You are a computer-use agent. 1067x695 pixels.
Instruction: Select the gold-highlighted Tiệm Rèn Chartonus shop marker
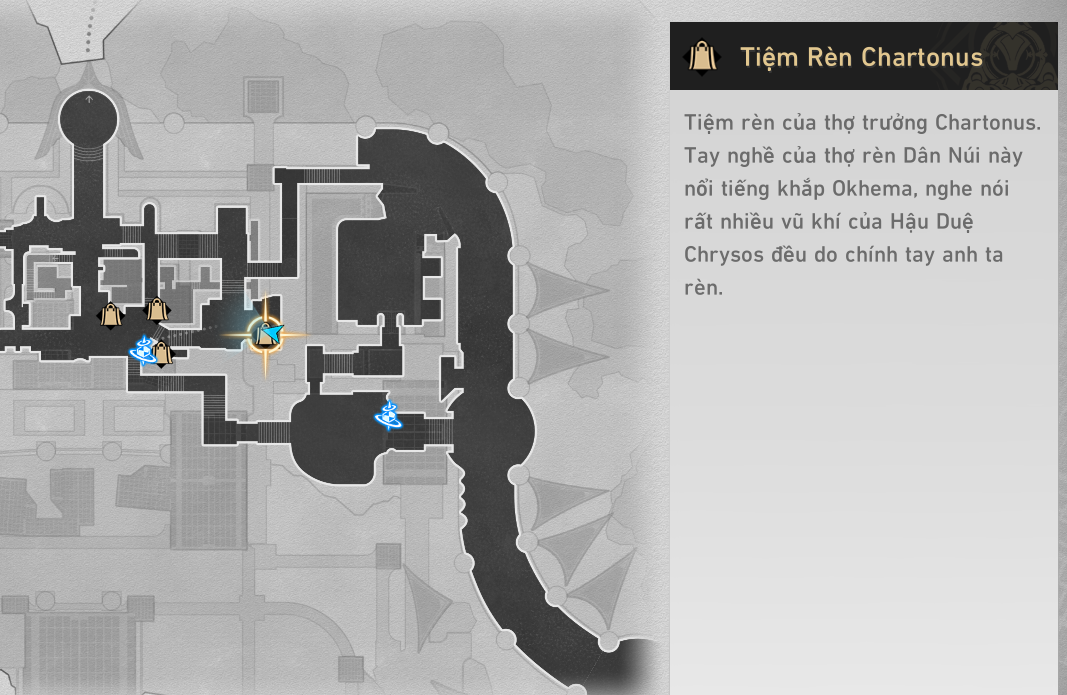click(x=265, y=335)
